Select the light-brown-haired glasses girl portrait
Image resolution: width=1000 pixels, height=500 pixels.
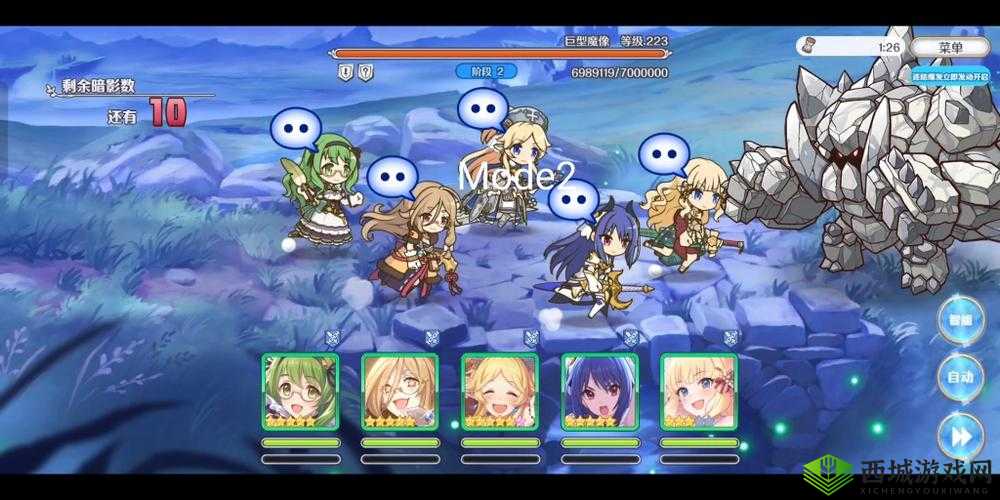(400, 392)
